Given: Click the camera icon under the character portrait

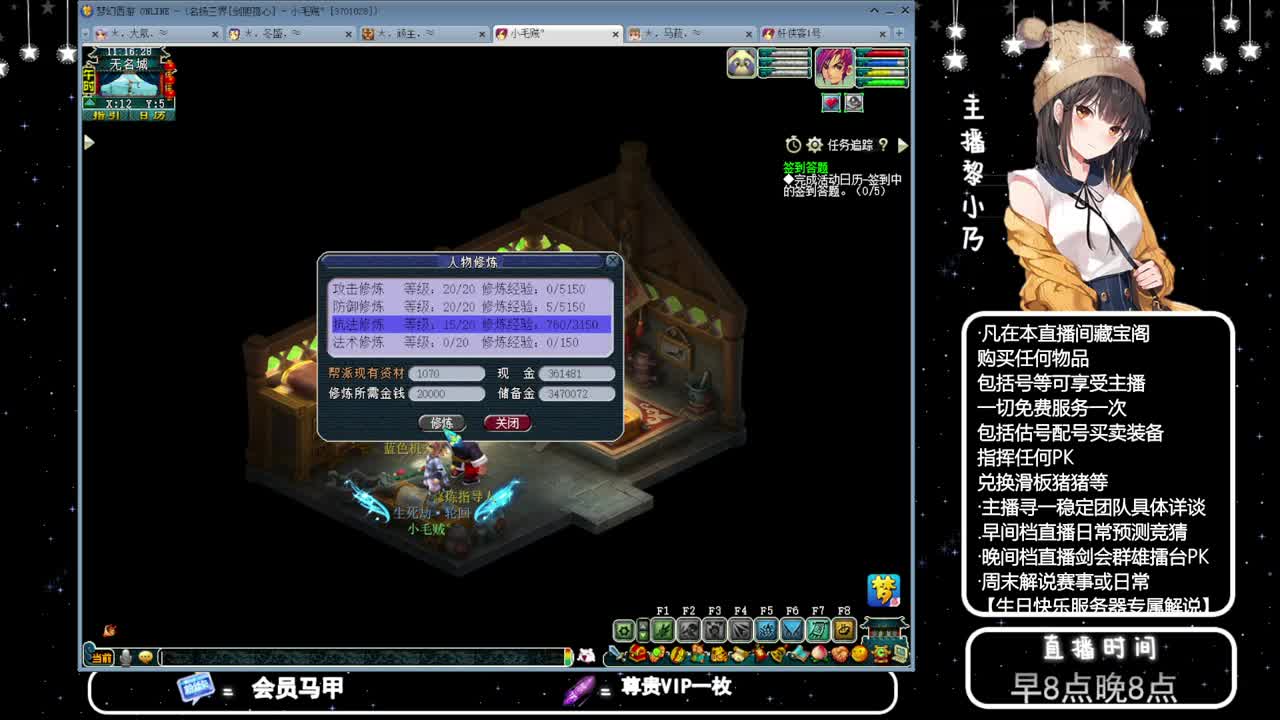Looking at the screenshot, I should (854, 103).
